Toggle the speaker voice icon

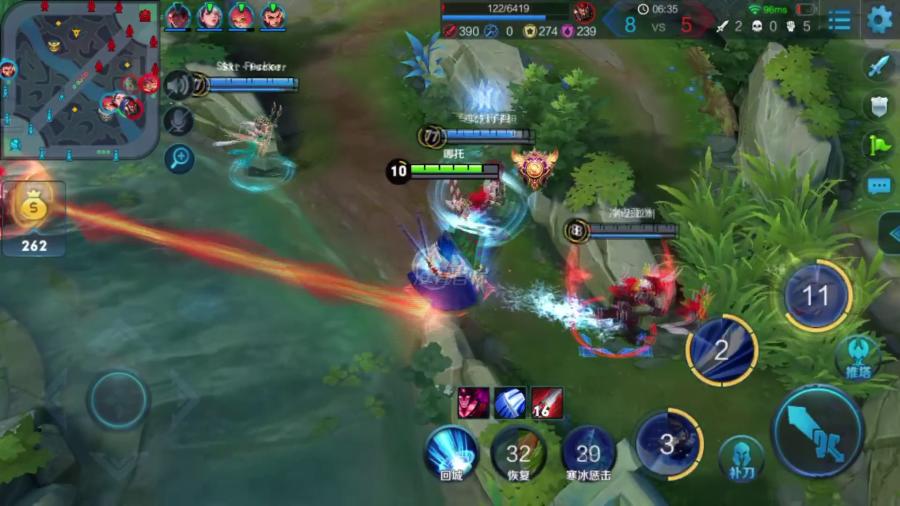click(x=178, y=86)
